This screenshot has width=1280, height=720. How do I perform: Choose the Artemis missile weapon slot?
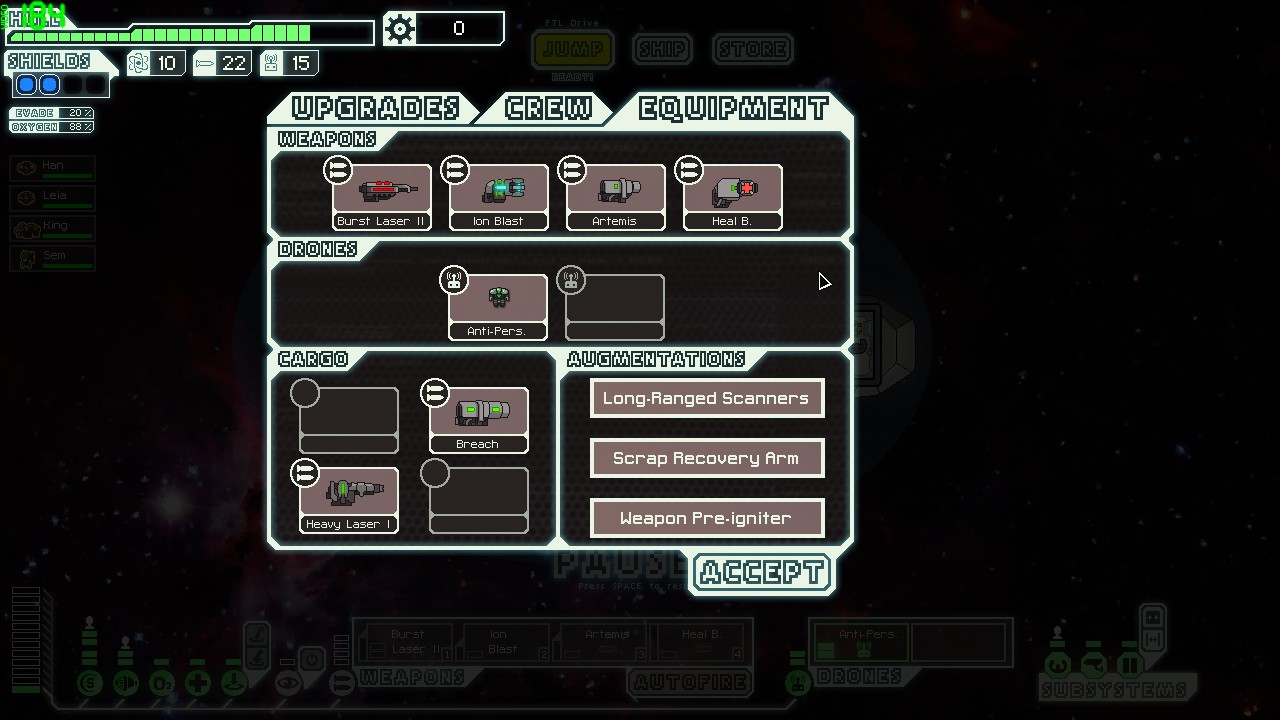pos(615,197)
